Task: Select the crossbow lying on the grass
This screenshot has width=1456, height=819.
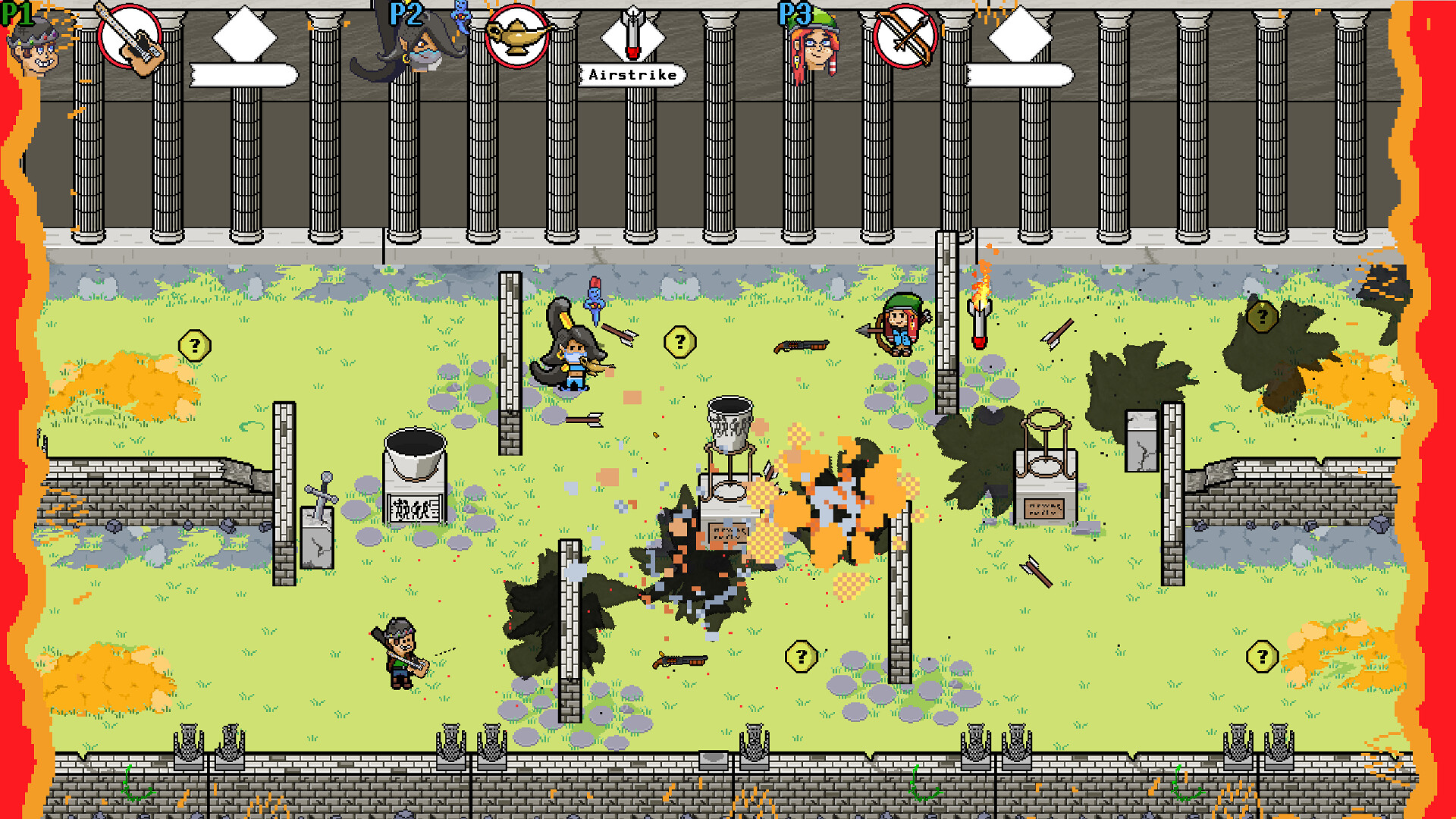Action: coord(800,345)
